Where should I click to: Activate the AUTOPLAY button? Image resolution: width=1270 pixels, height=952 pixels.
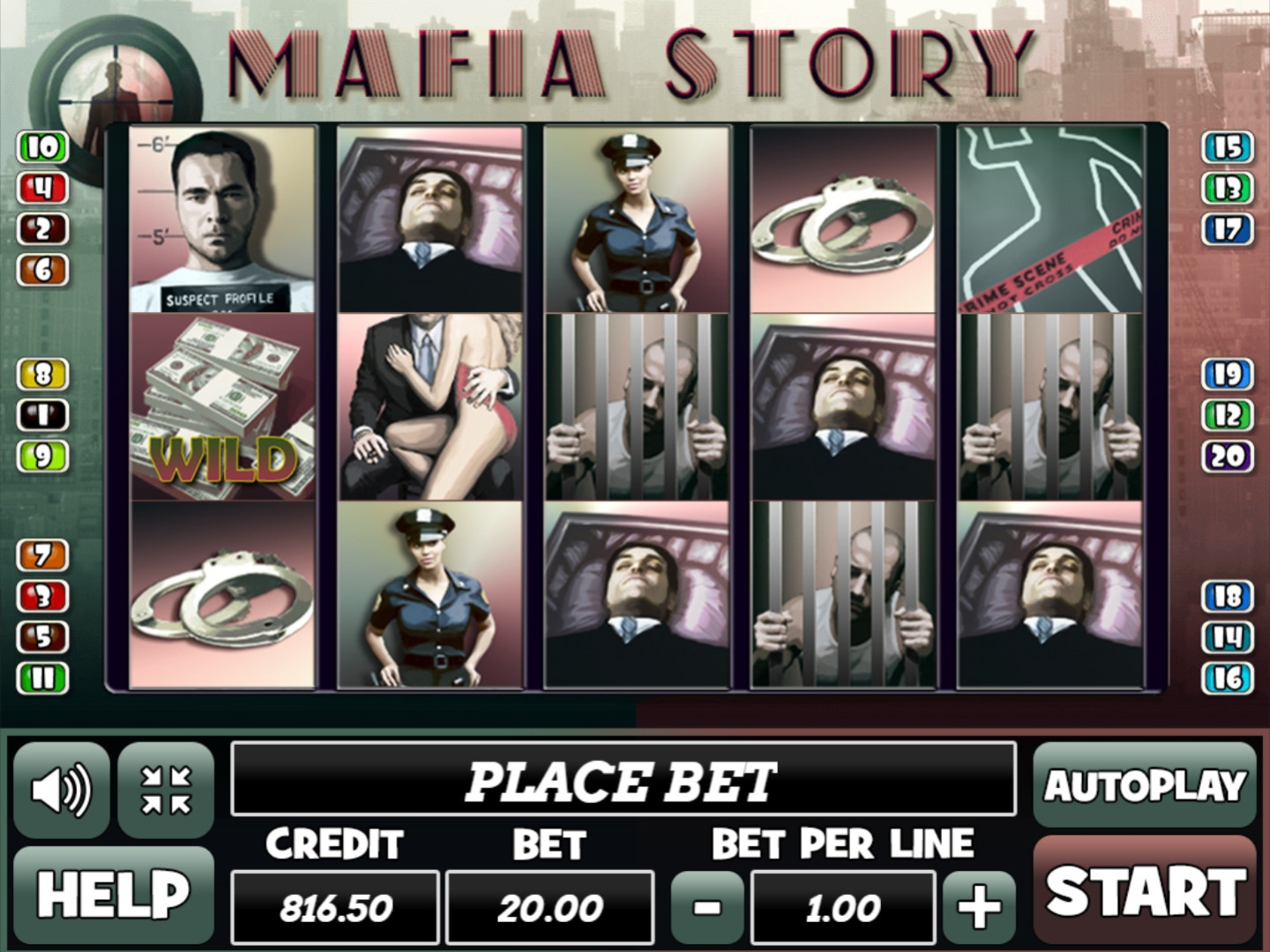pos(1145,785)
